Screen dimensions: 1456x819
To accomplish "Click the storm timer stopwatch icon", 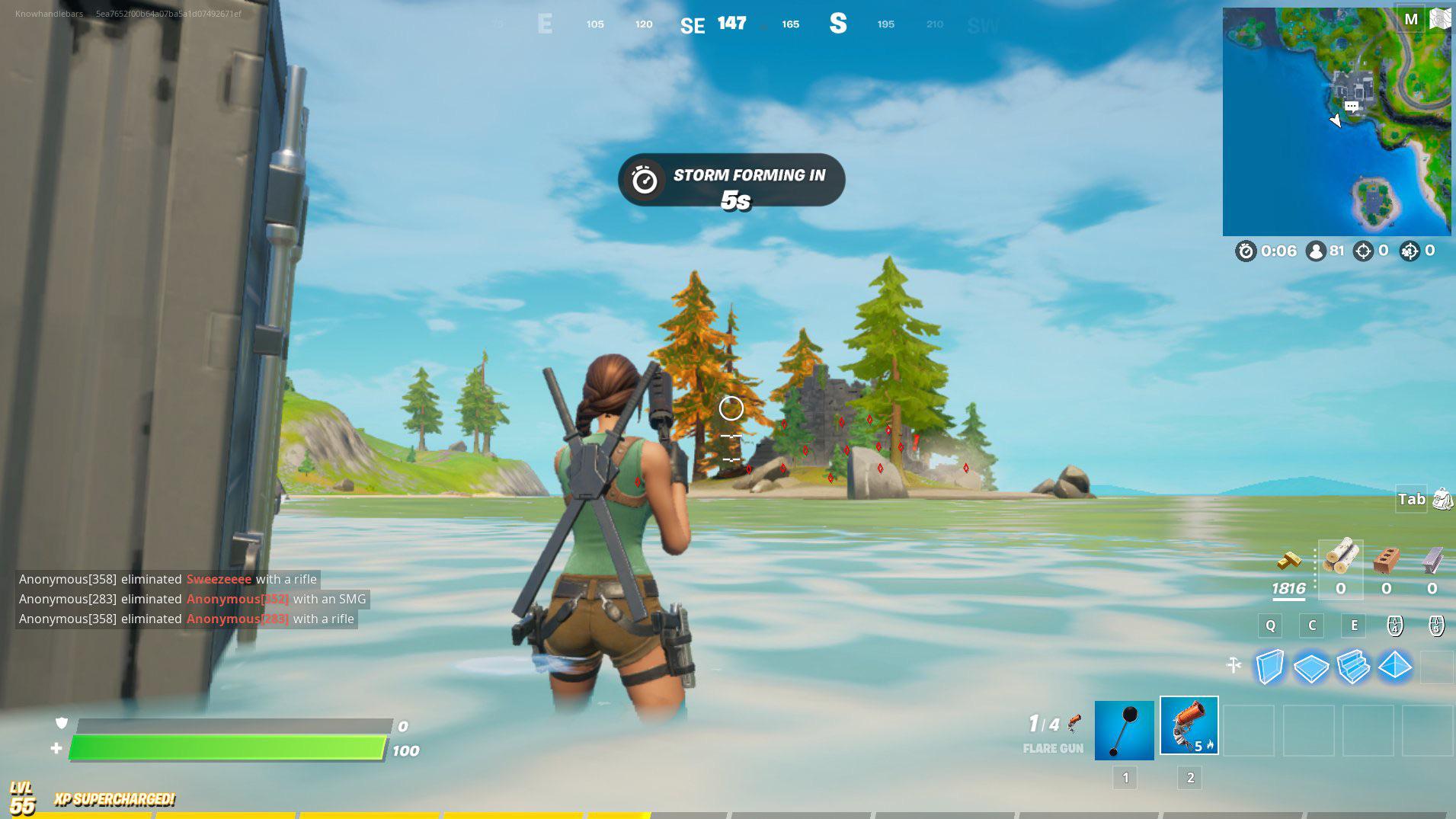I will click(x=1247, y=251).
